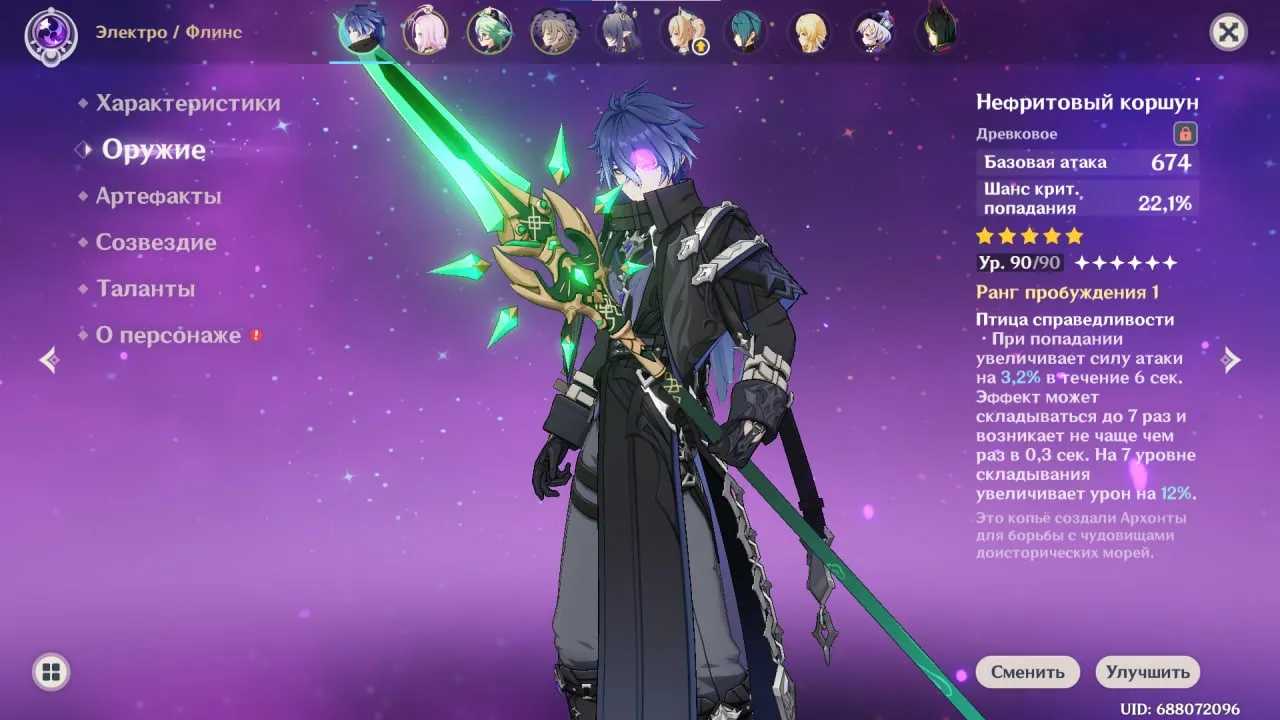Click the yellow upgrade arrow badge on character avatar
Viewport: 1280px width, 720px height.
702,45
